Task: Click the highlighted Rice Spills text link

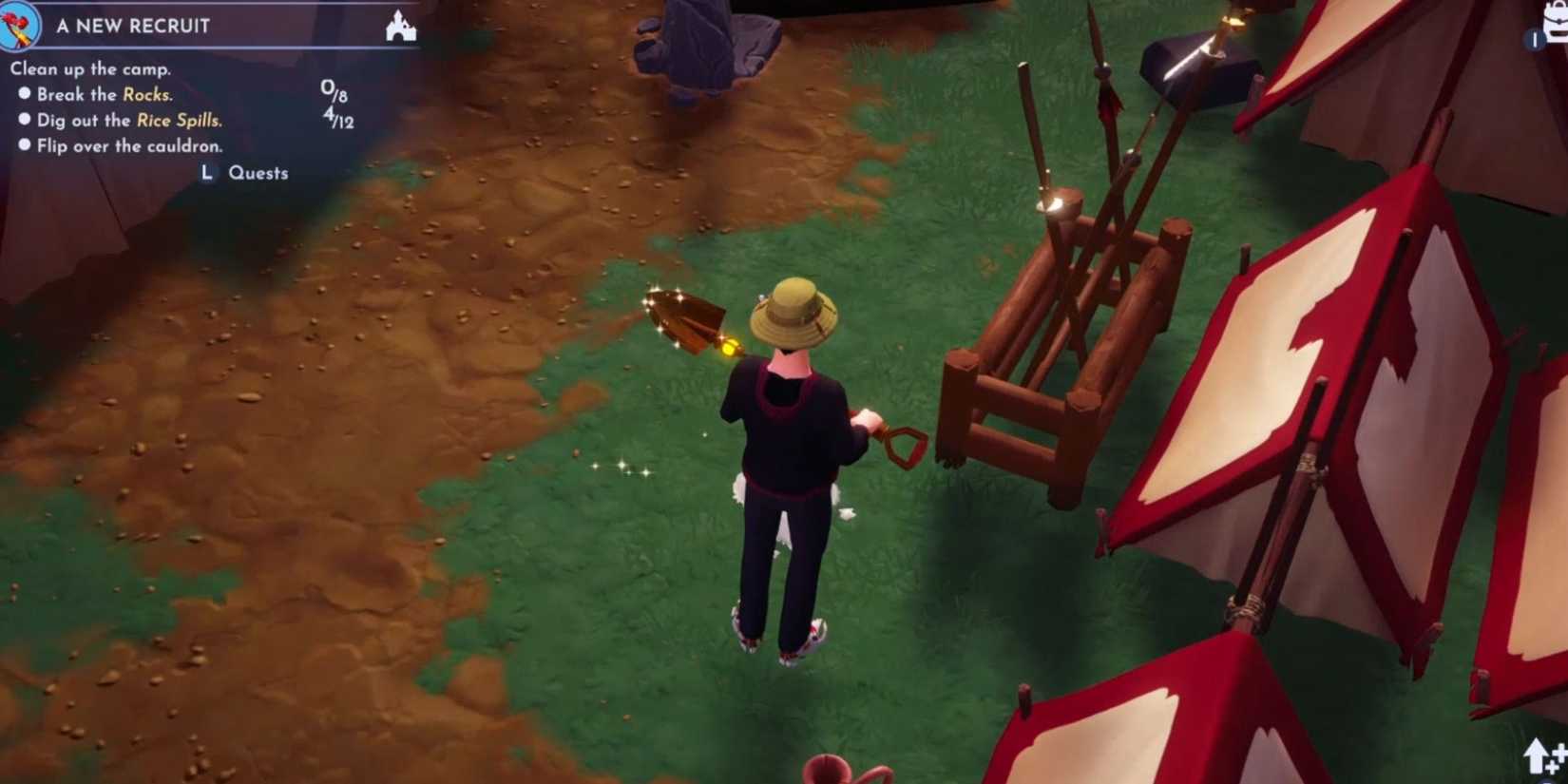Action: [x=181, y=121]
